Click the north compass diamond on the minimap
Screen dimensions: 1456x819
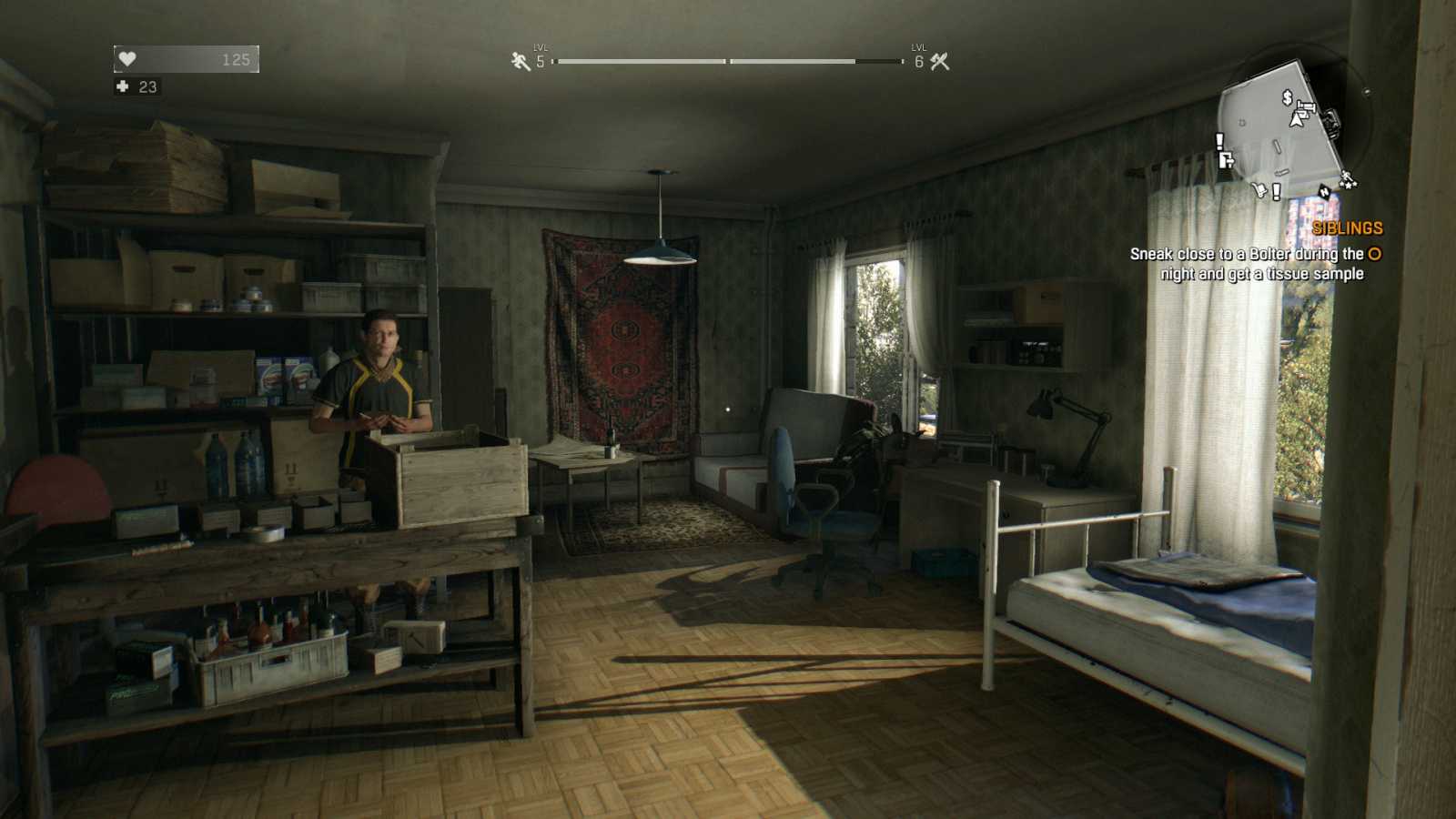pyautogui.click(x=1325, y=192)
